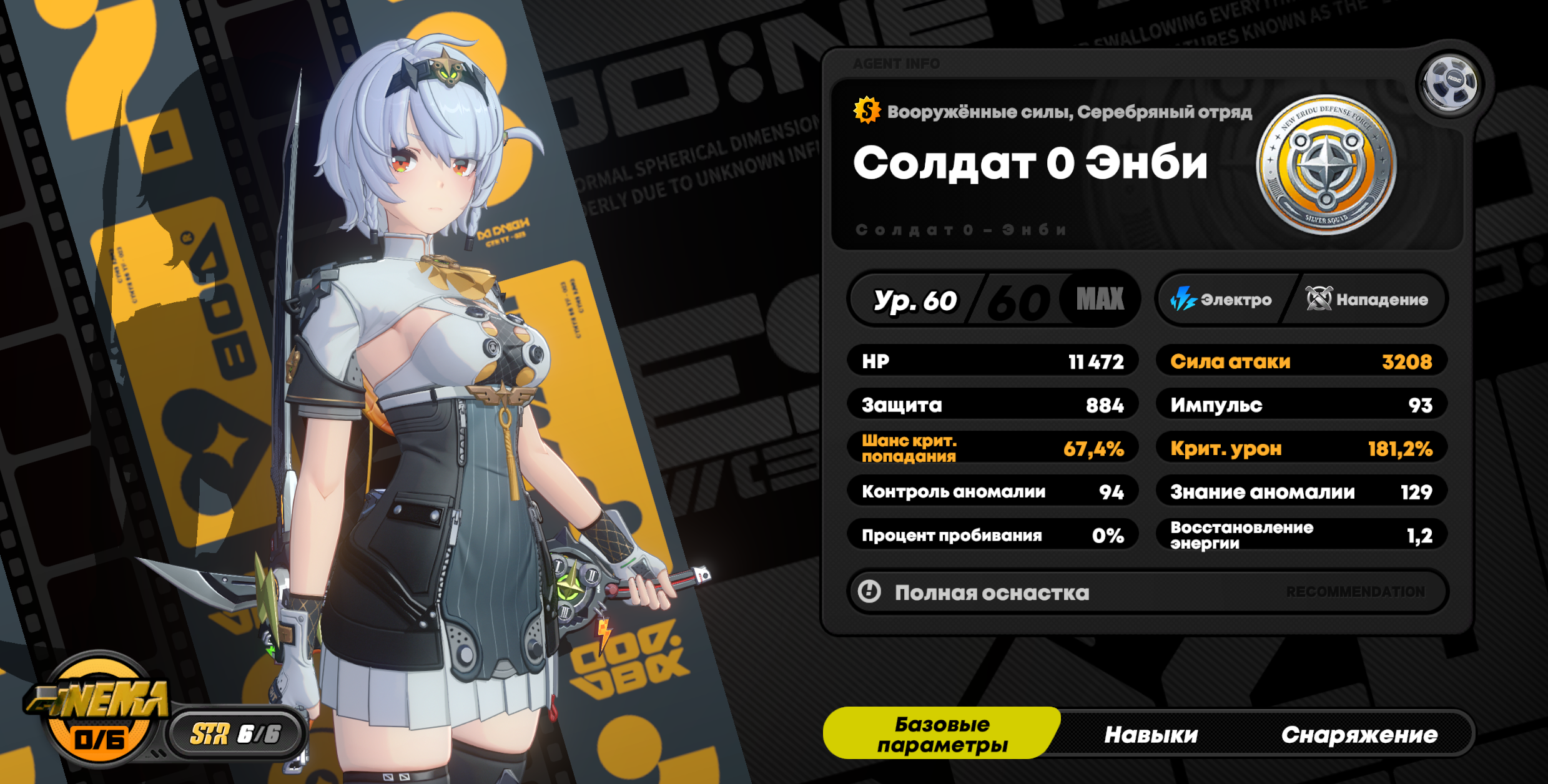Click the HP stat row
Viewport: 1548px width, 784px height.
tap(992, 361)
